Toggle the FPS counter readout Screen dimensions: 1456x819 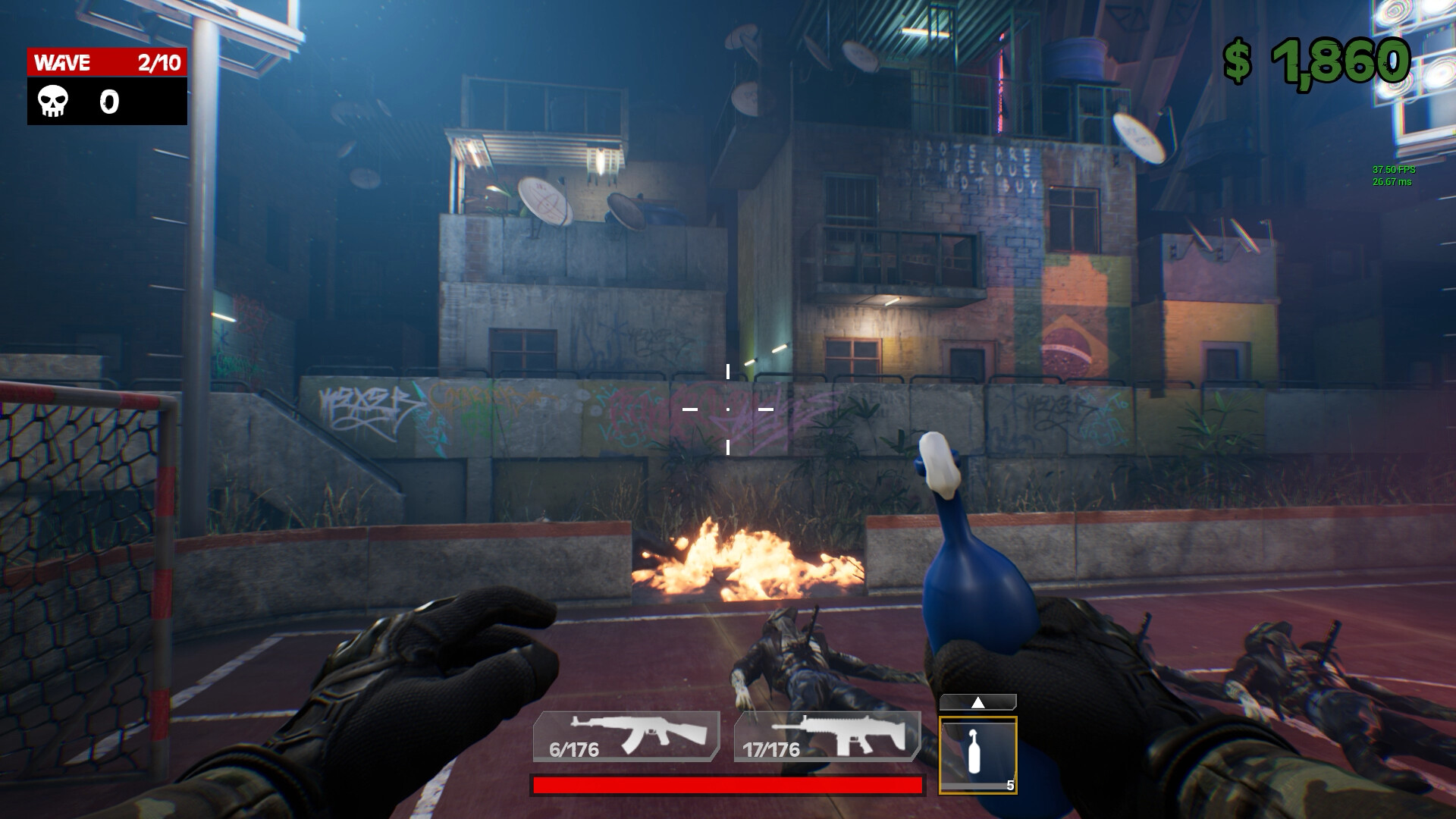[1392, 174]
